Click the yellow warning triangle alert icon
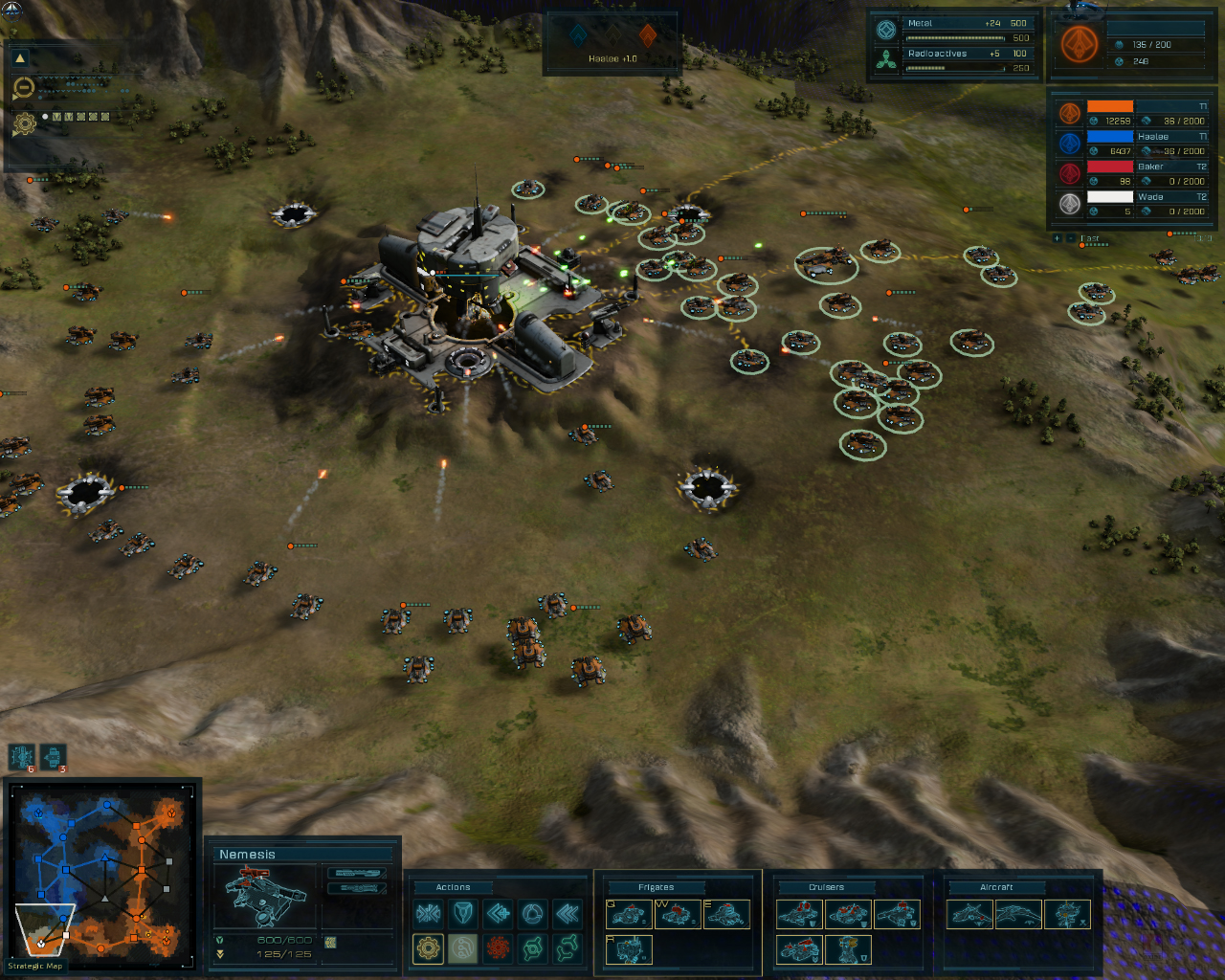1225x980 pixels. [x=20, y=59]
